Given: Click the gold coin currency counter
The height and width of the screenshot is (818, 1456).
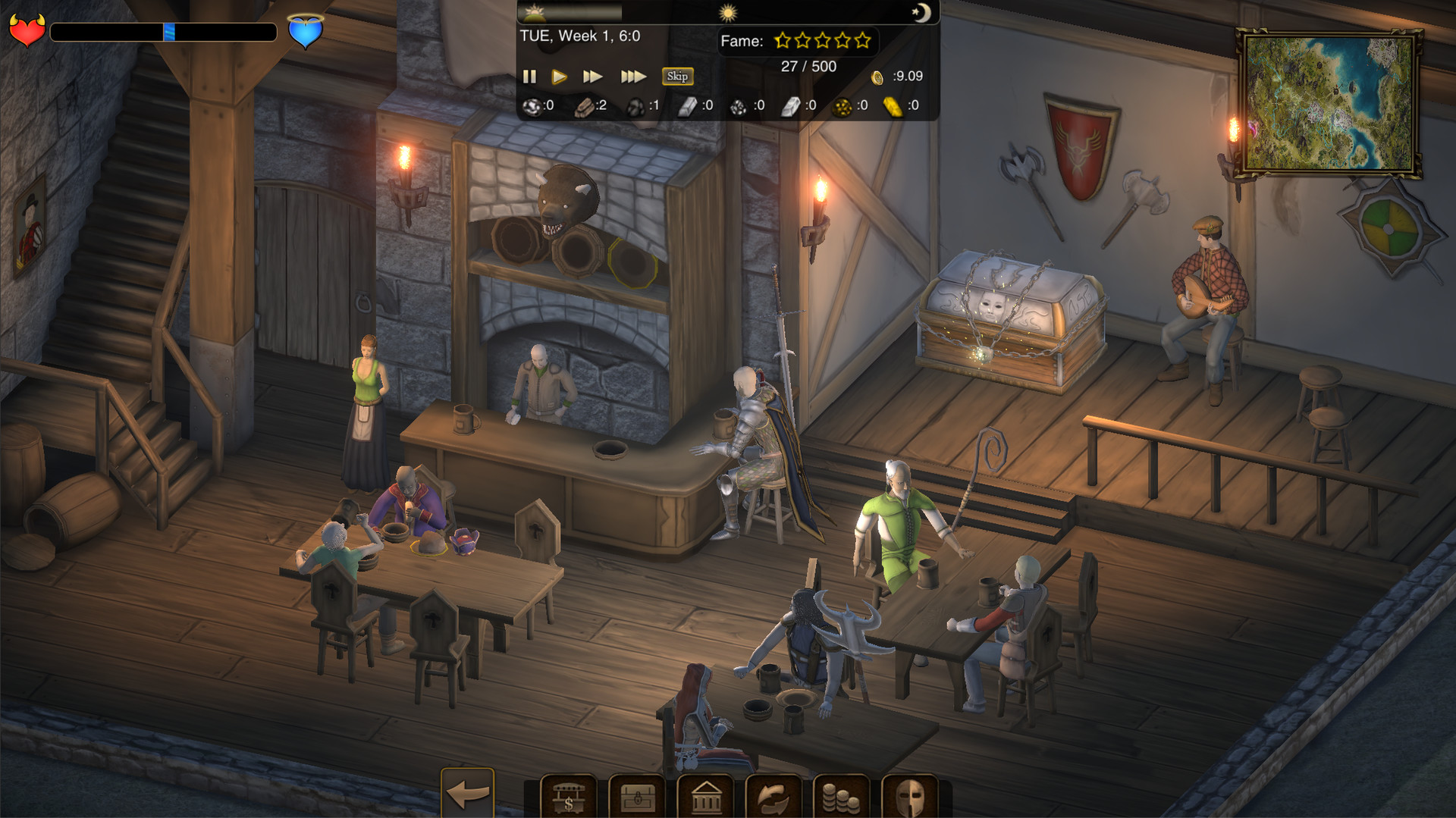Looking at the screenshot, I should point(880,77).
